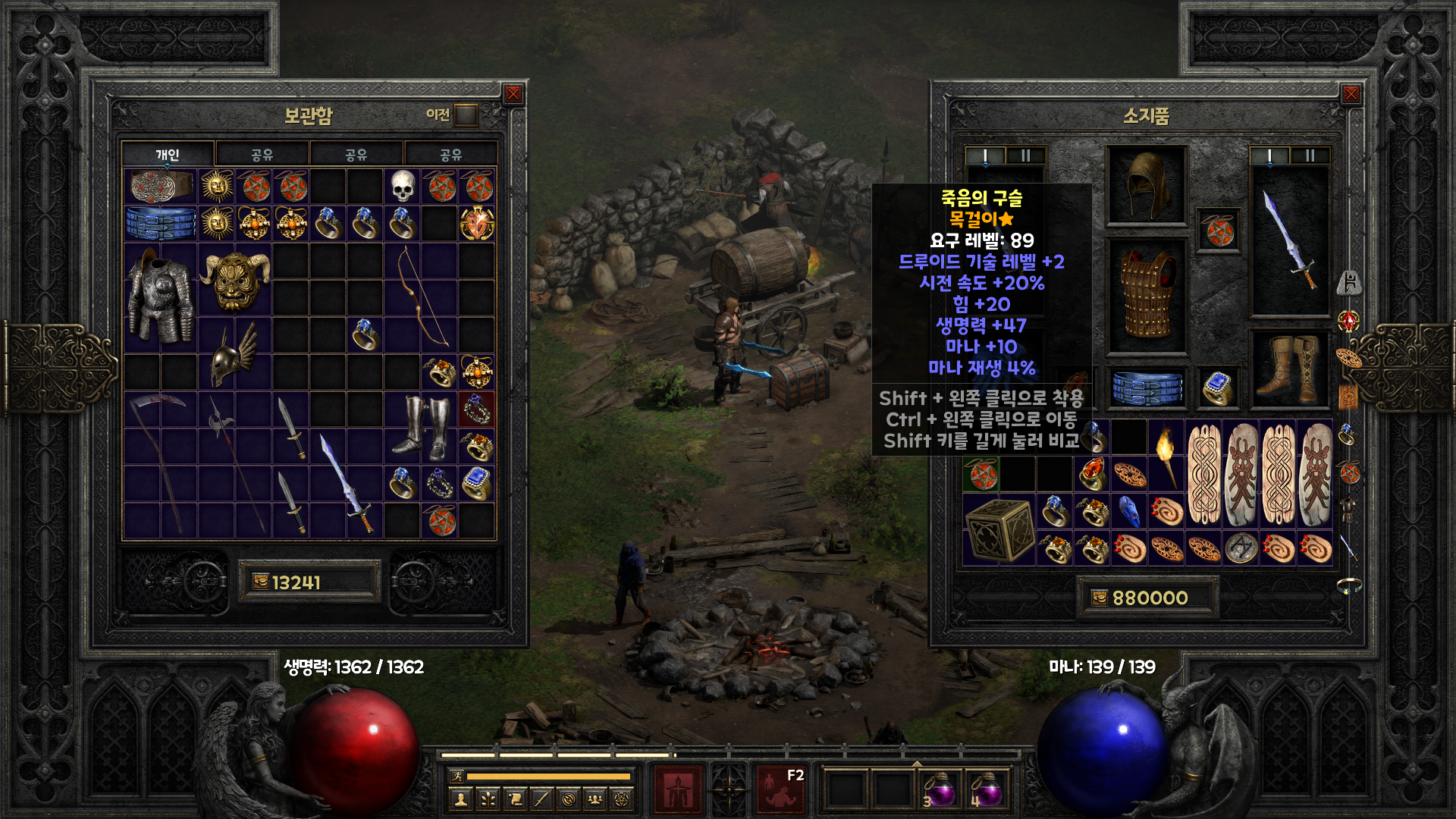Image resolution: width=1456 pixels, height=819 pixels.
Task: Open the left-click skill selector
Action: (678, 790)
